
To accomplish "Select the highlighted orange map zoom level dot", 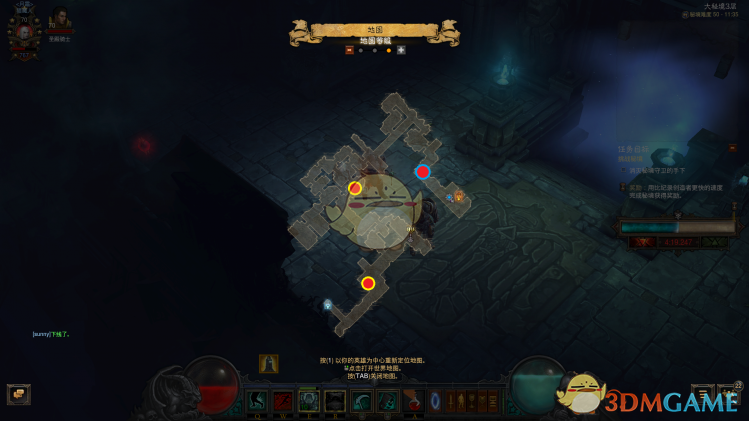I will (x=388, y=50).
